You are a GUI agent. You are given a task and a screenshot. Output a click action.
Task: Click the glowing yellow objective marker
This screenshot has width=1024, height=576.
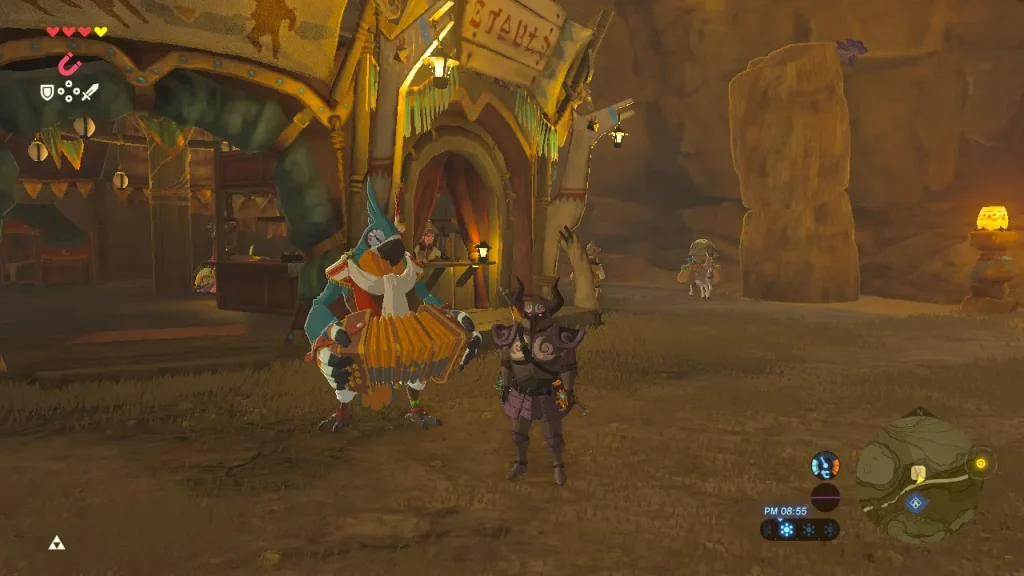tap(980, 463)
